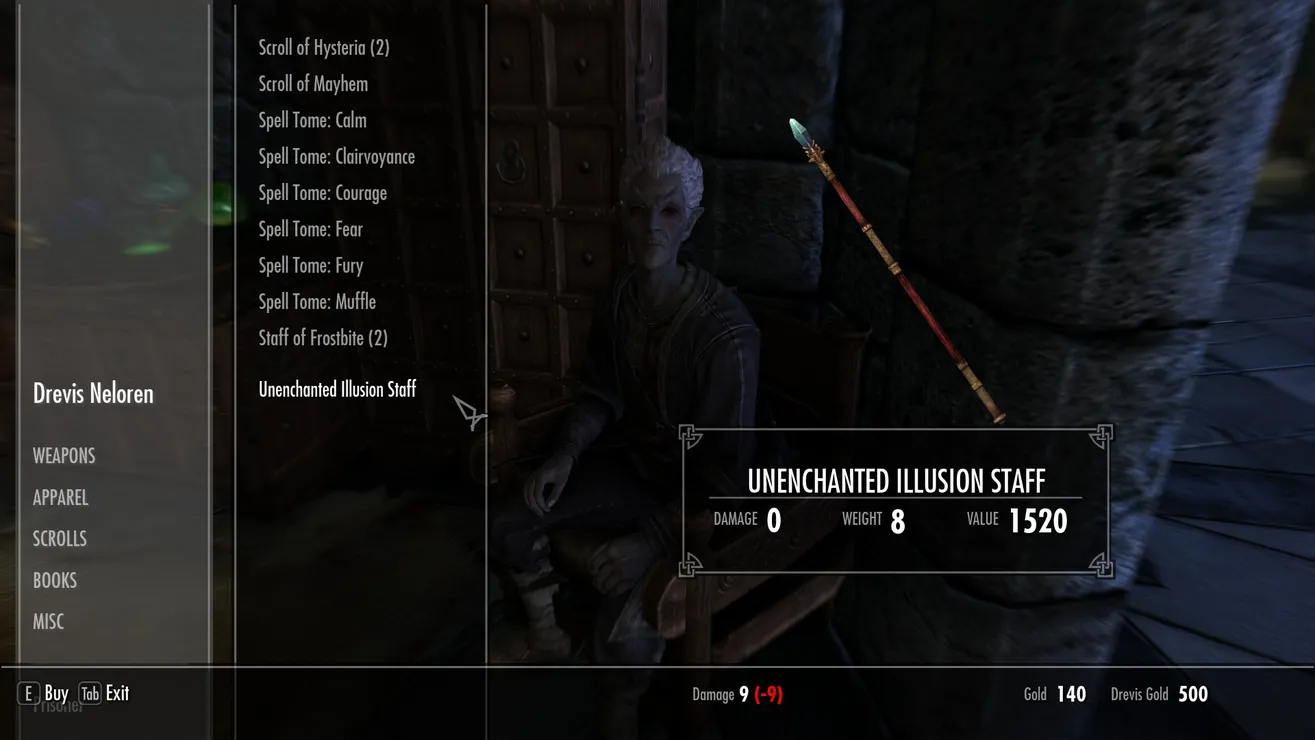Click the Spell Tome: Muffle entry
Image resolution: width=1315 pixels, height=740 pixels.
[317, 301]
